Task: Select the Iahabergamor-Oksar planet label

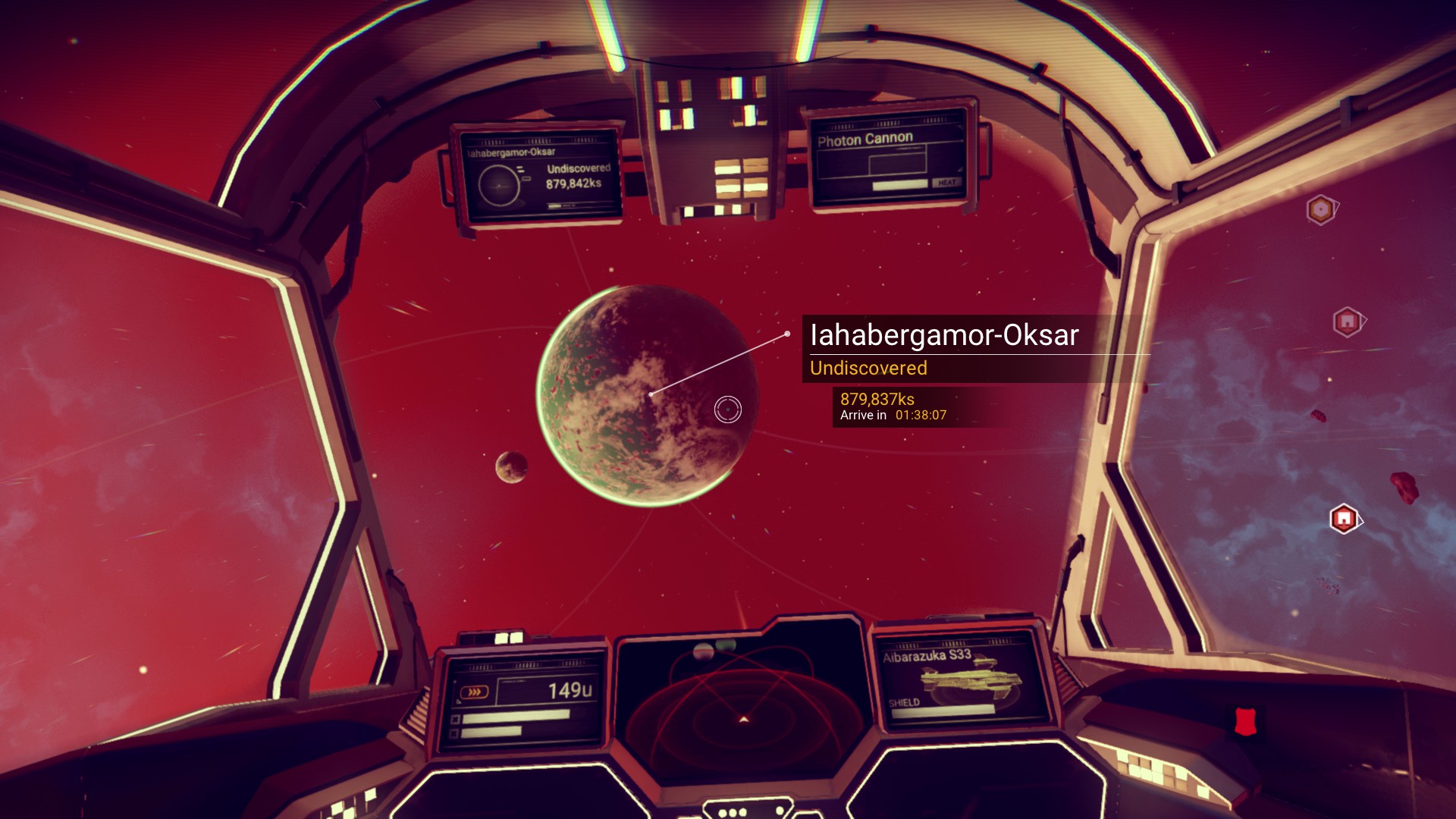Action: tap(944, 335)
